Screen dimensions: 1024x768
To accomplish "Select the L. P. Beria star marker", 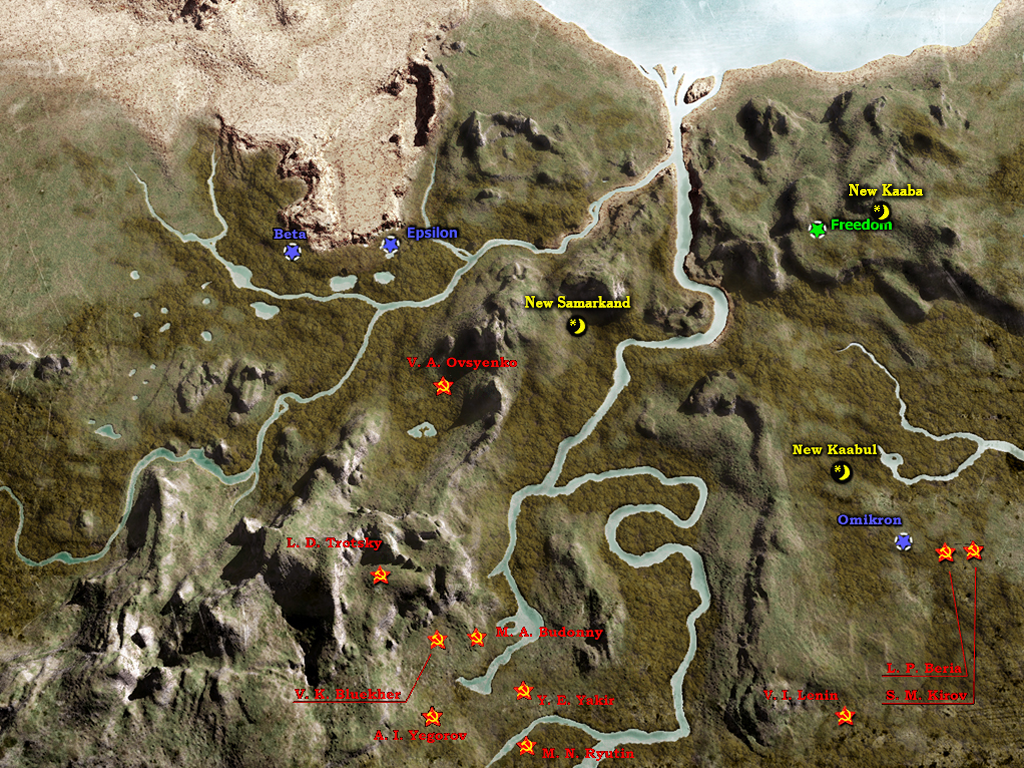I will click(944, 552).
